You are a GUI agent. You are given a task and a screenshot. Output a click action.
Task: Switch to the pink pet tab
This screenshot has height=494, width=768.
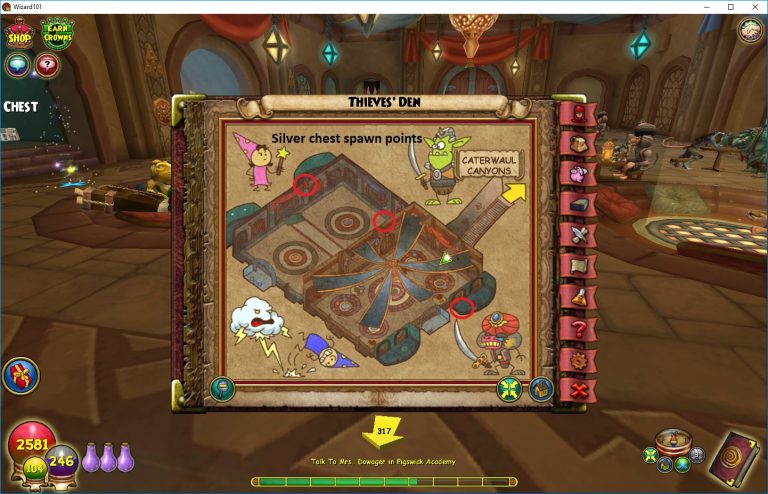click(x=577, y=174)
